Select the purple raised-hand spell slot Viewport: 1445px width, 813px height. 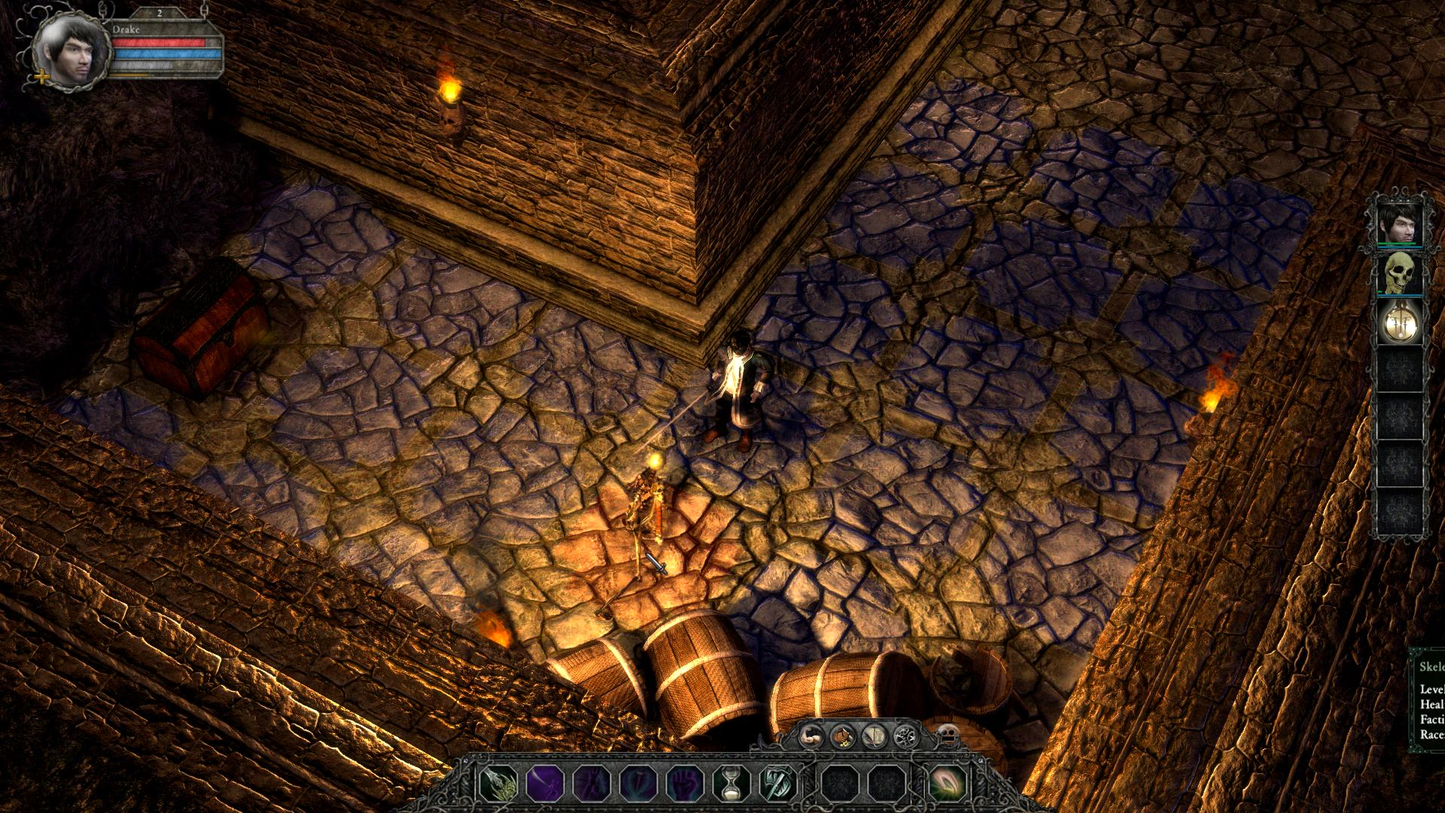pos(592,783)
